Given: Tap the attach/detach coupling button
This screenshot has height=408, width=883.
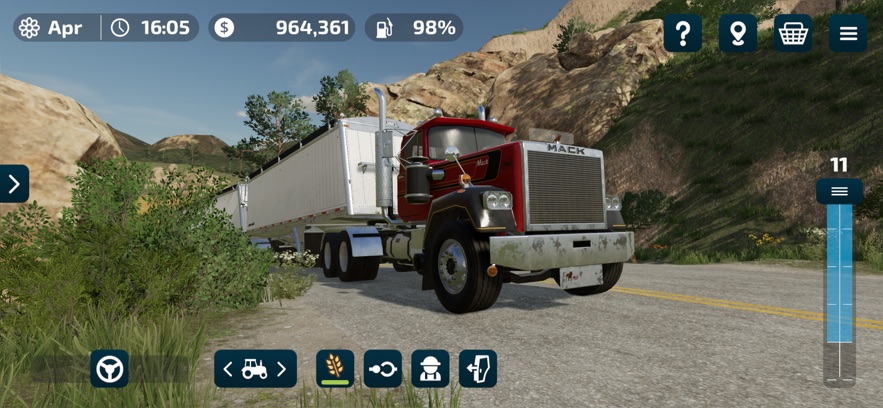Looking at the screenshot, I should click(x=383, y=369).
